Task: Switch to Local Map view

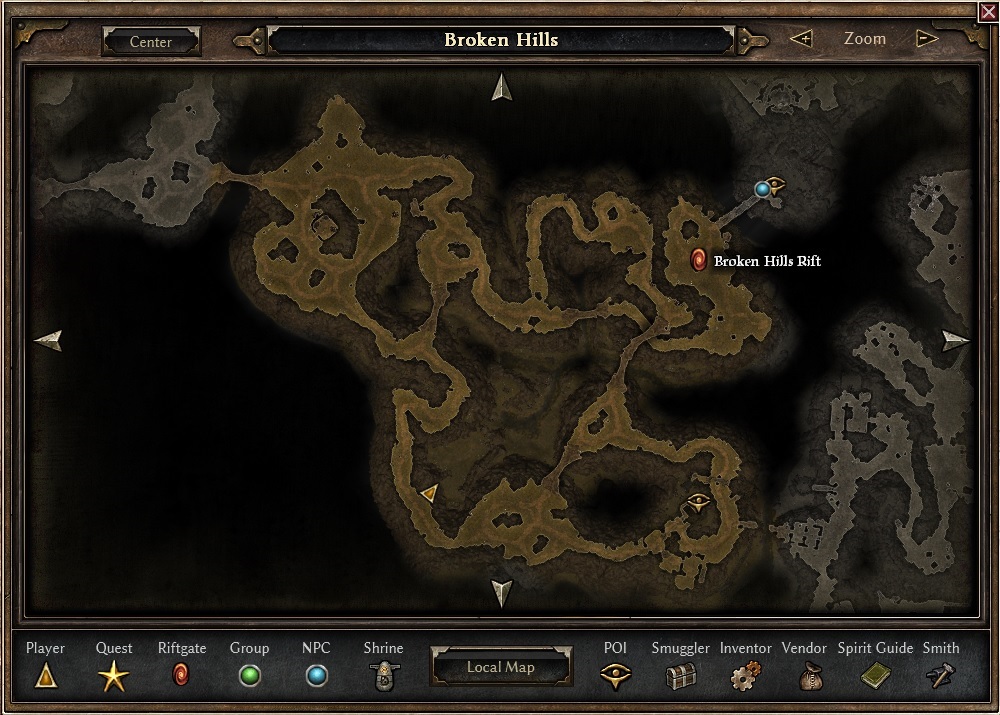Action: [x=501, y=667]
